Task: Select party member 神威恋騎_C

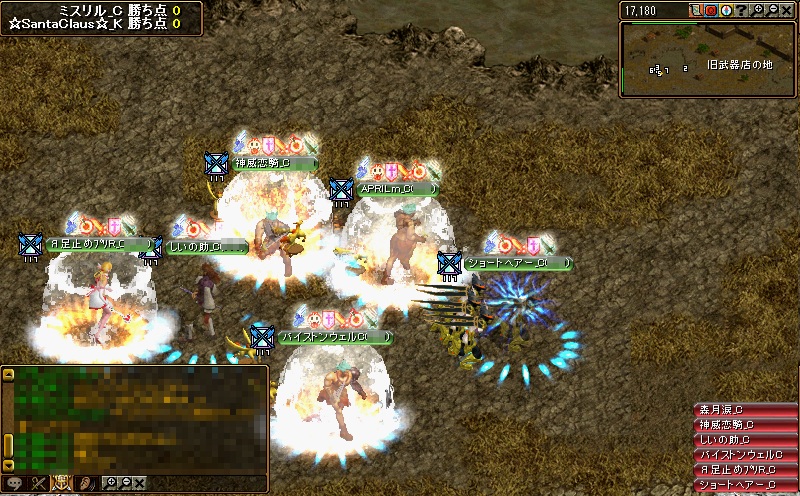Action: click(x=744, y=425)
